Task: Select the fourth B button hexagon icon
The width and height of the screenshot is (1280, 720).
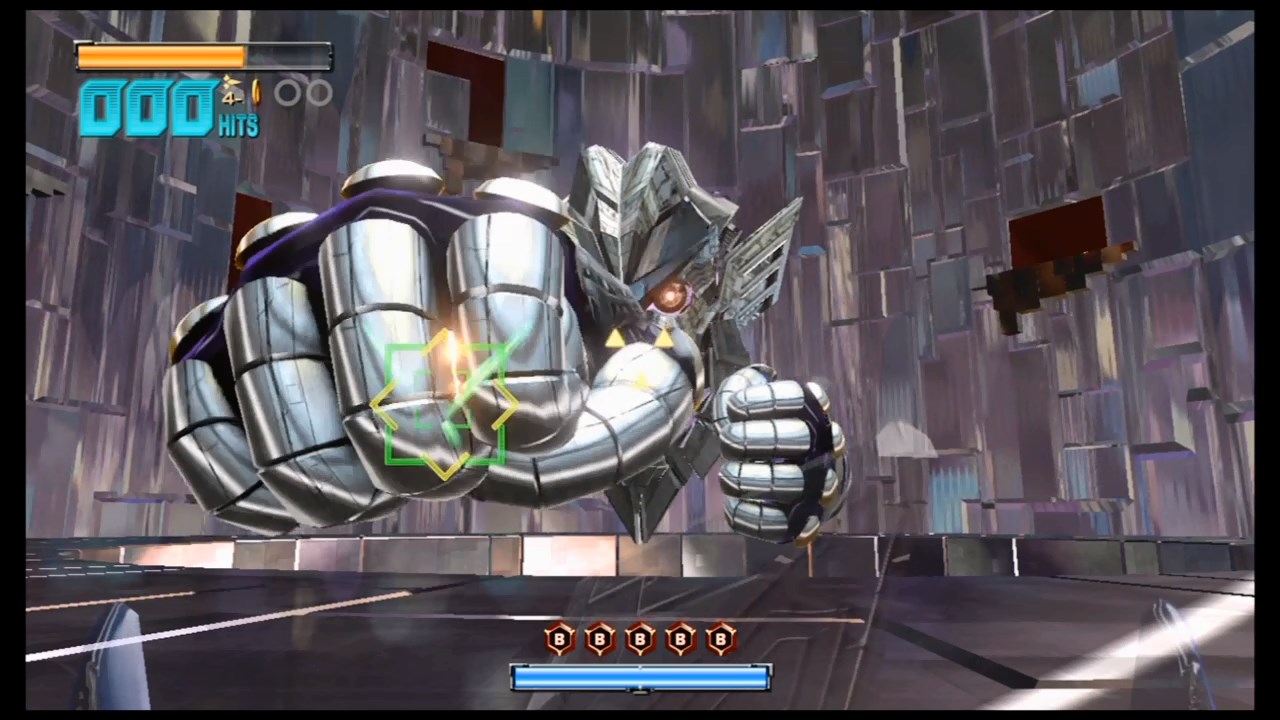Action: click(680, 640)
